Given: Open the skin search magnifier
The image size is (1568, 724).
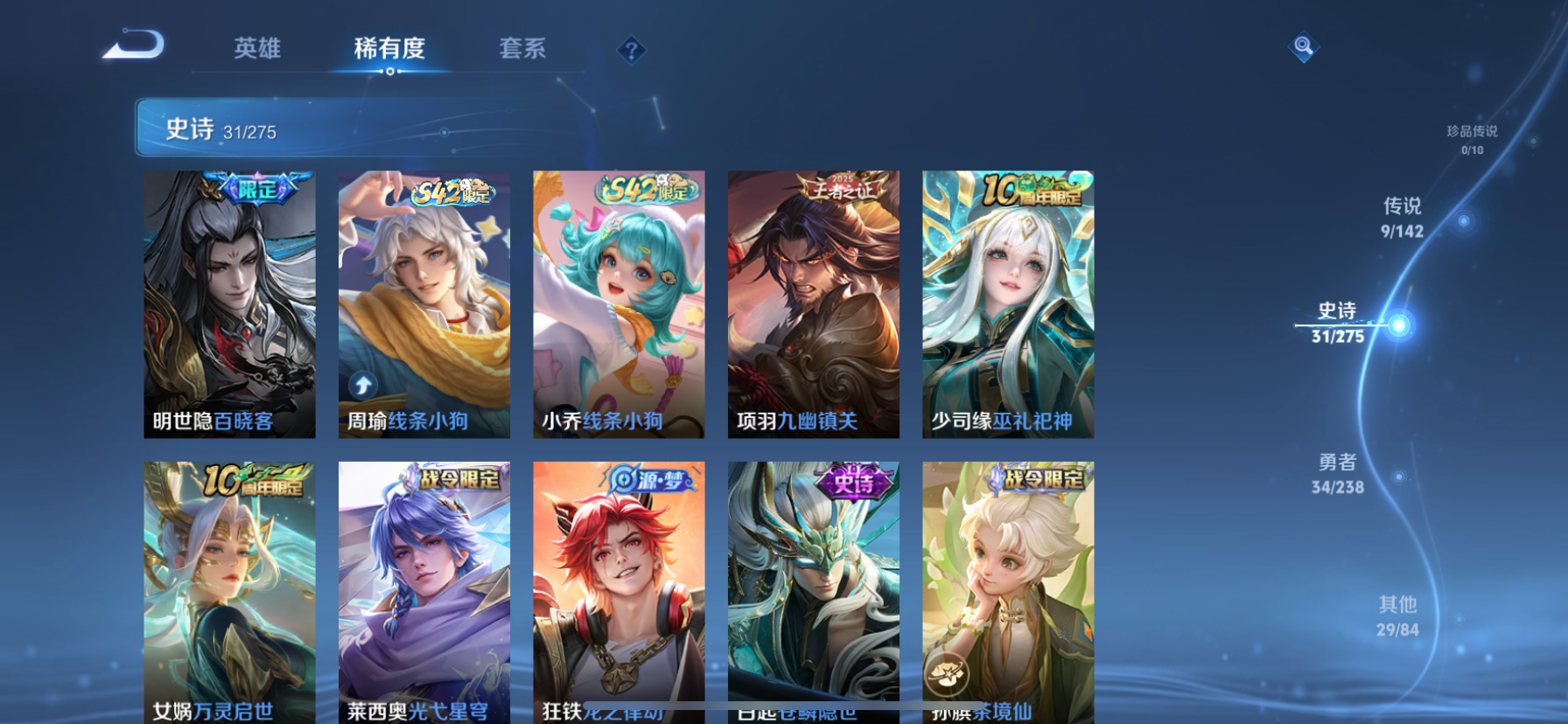Looking at the screenshot, I should click(1303, 46).
